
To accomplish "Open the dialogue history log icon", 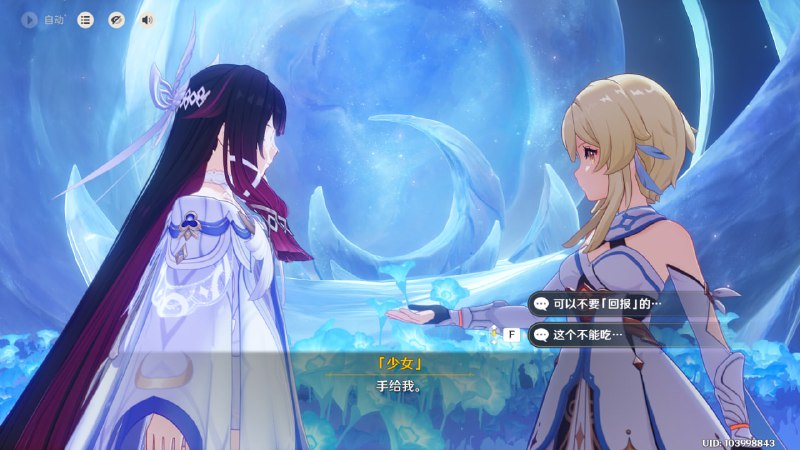I will pyautogui.click(x=86, y=19).
